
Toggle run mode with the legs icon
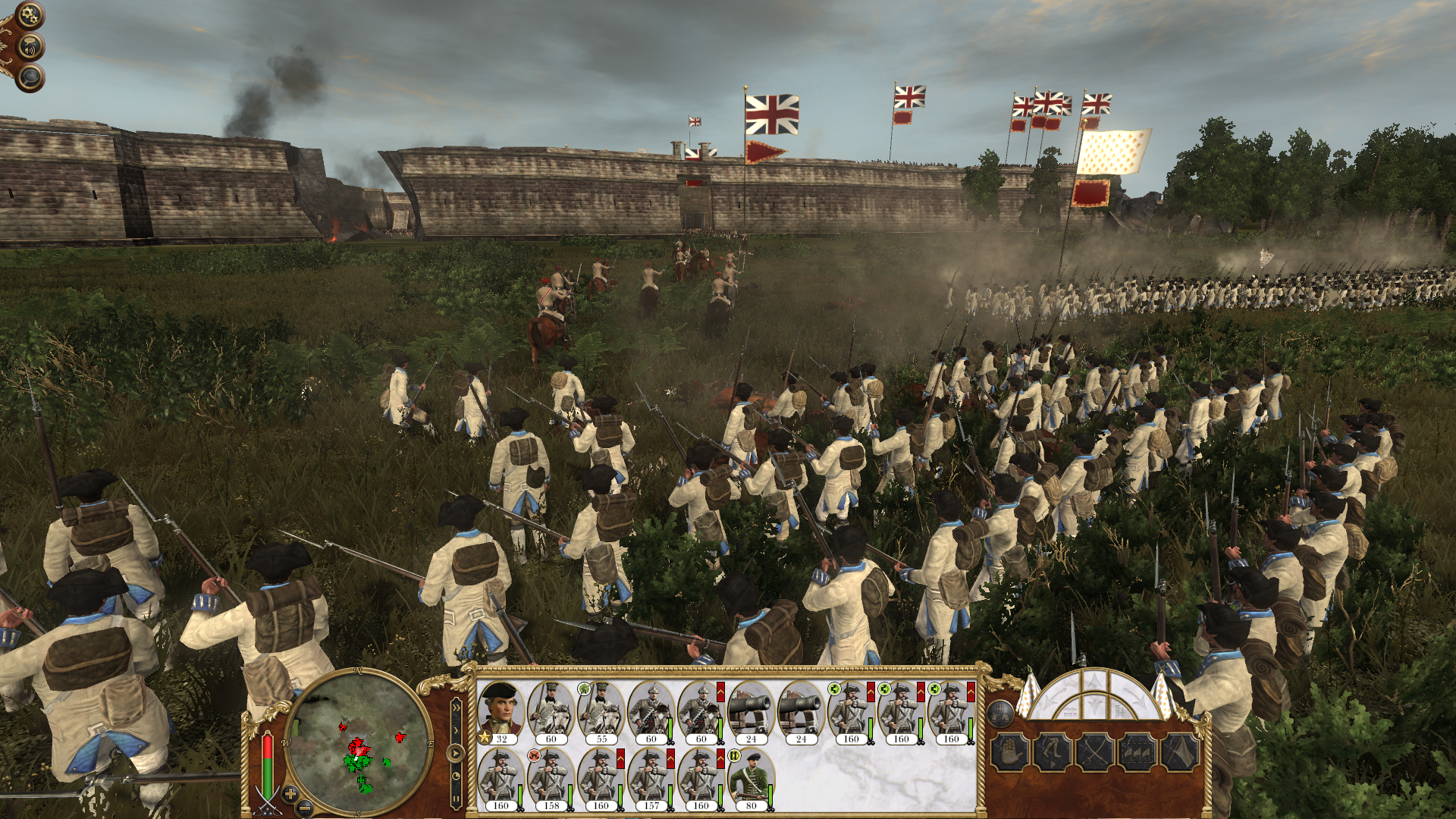click(1053, 753)
